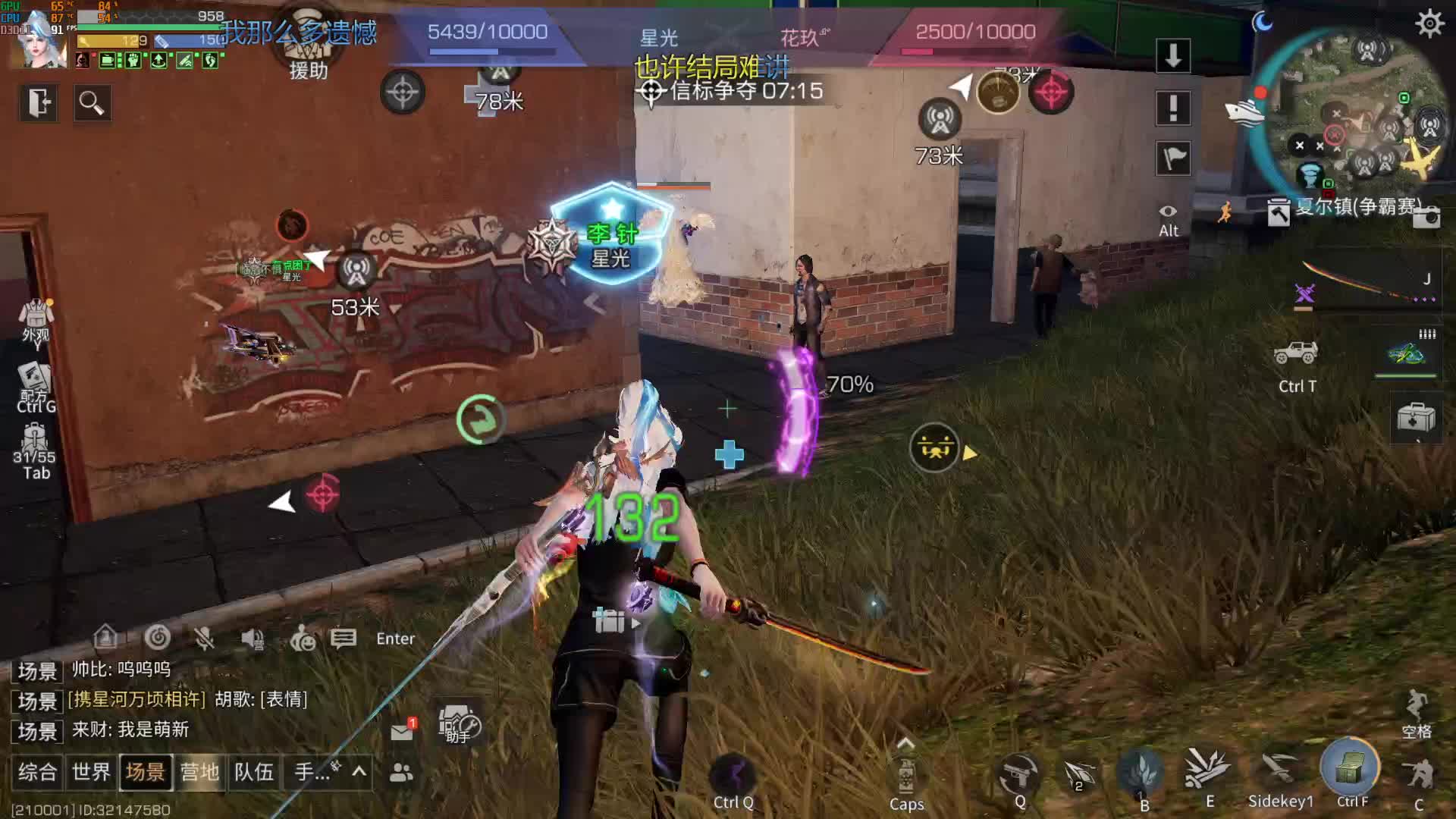The image size is (1456, 819).
Task: Switch chat to the 世界 tab
Action: [92, 772]
